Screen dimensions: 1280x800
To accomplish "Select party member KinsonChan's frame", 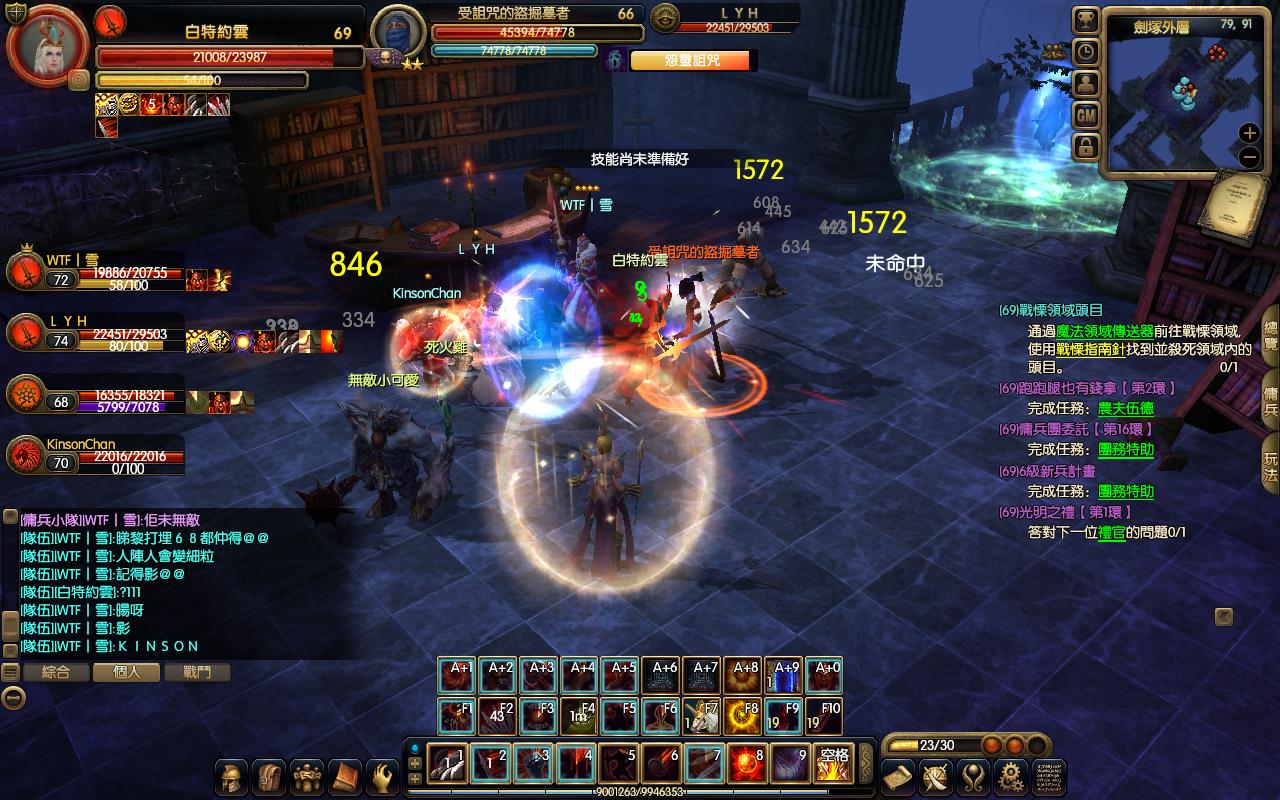I will [x=95, y=456].
